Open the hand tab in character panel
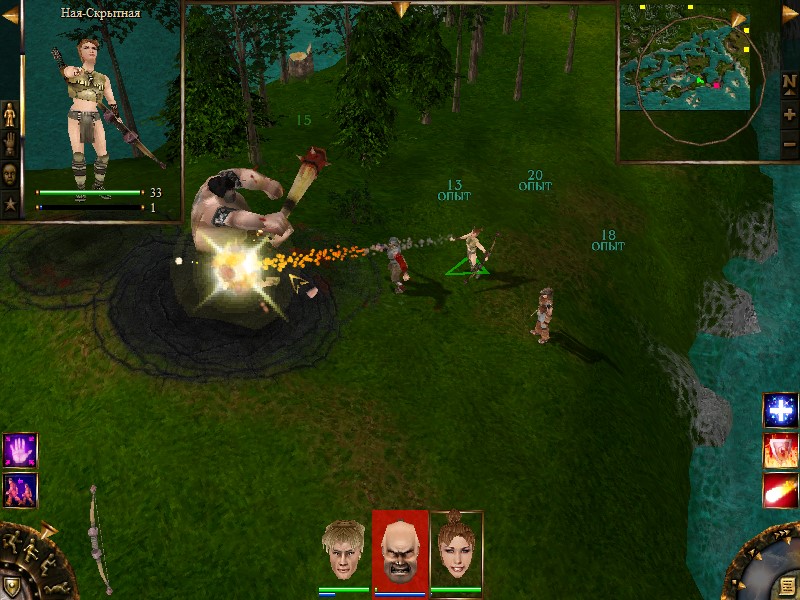 11,143
